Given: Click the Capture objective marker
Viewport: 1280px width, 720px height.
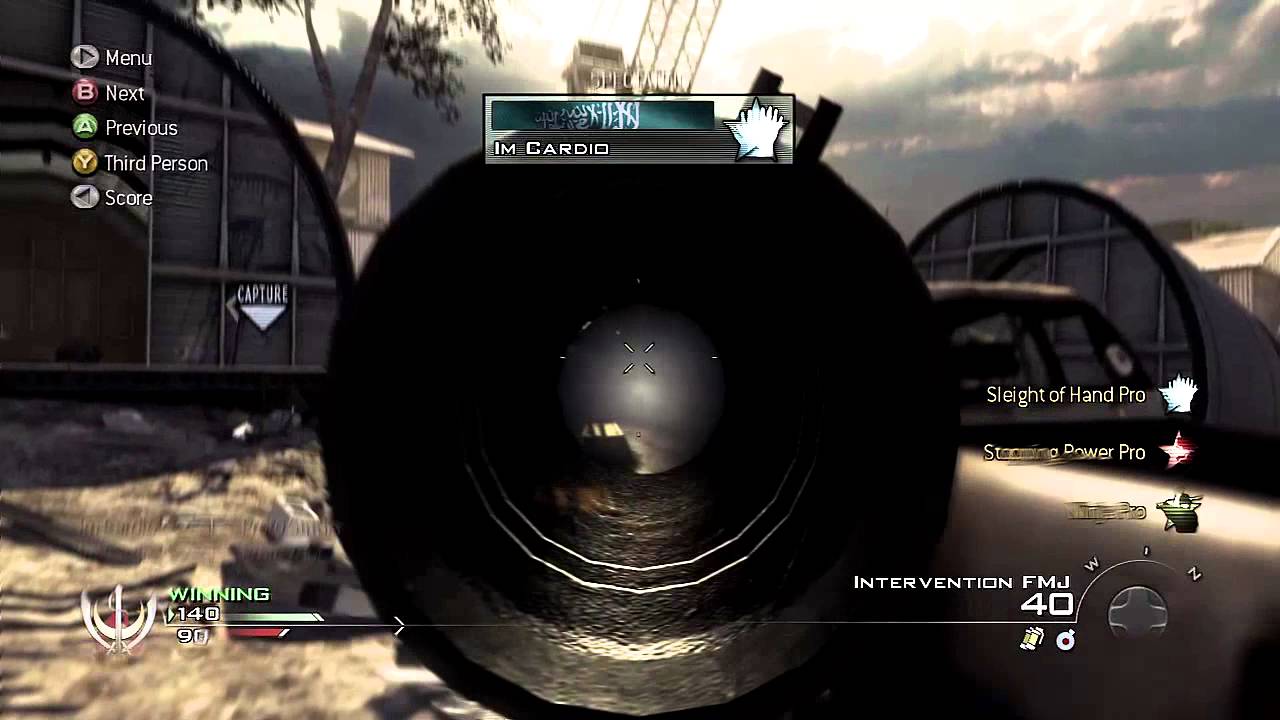Looking at the screenshot, I should pyautogui.click(x=262, y=307).
